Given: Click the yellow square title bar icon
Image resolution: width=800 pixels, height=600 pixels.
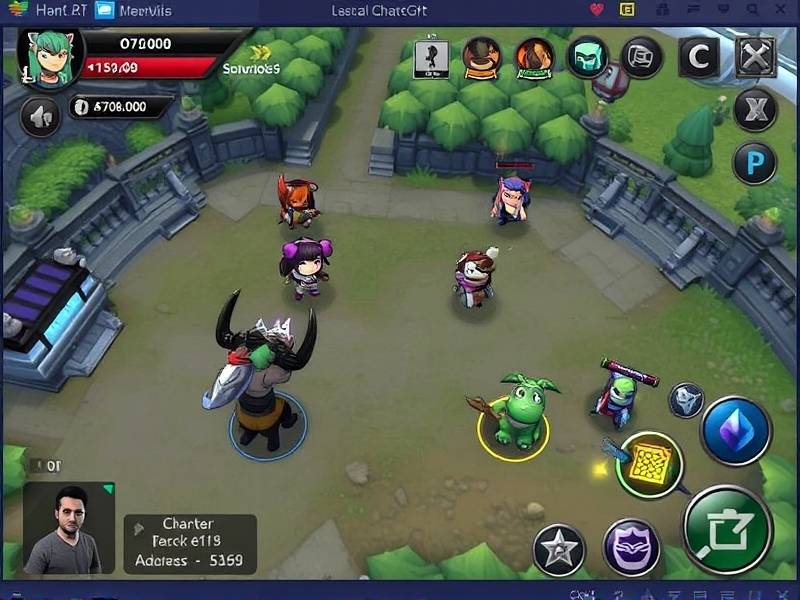Looking at the screenshot, I should (627, 10).
